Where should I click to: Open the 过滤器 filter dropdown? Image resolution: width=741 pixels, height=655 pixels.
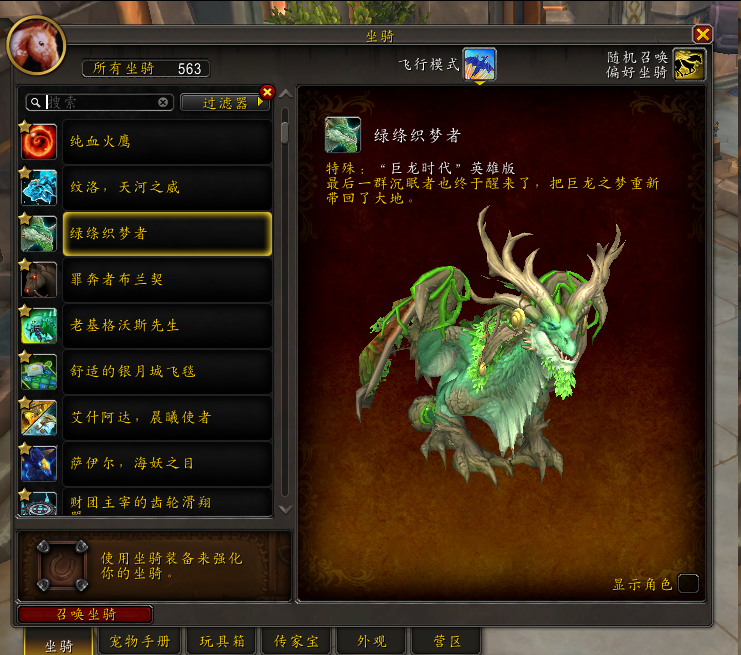point(225,102)
